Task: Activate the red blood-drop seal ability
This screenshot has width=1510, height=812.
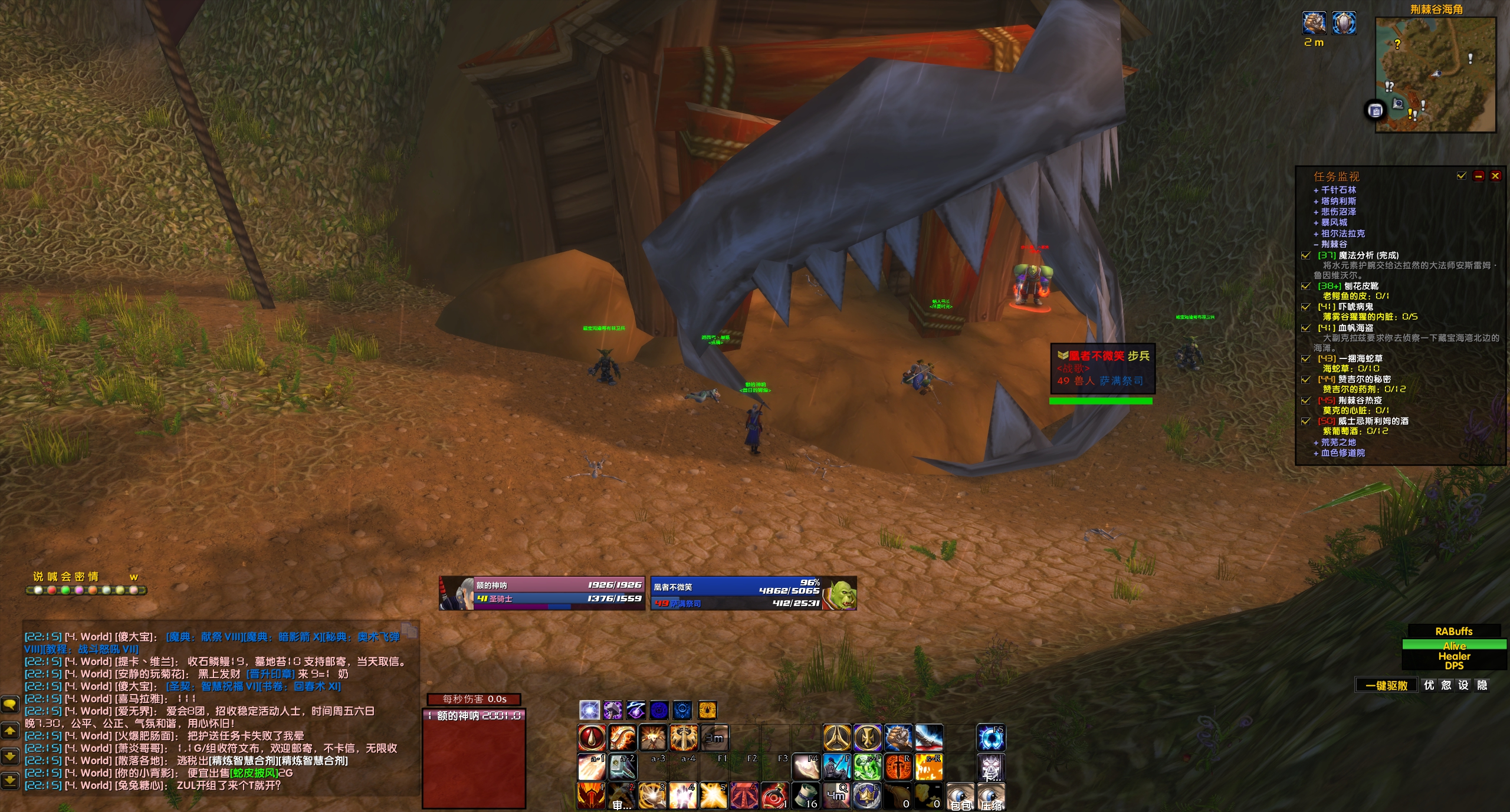Action: [592, 737]
